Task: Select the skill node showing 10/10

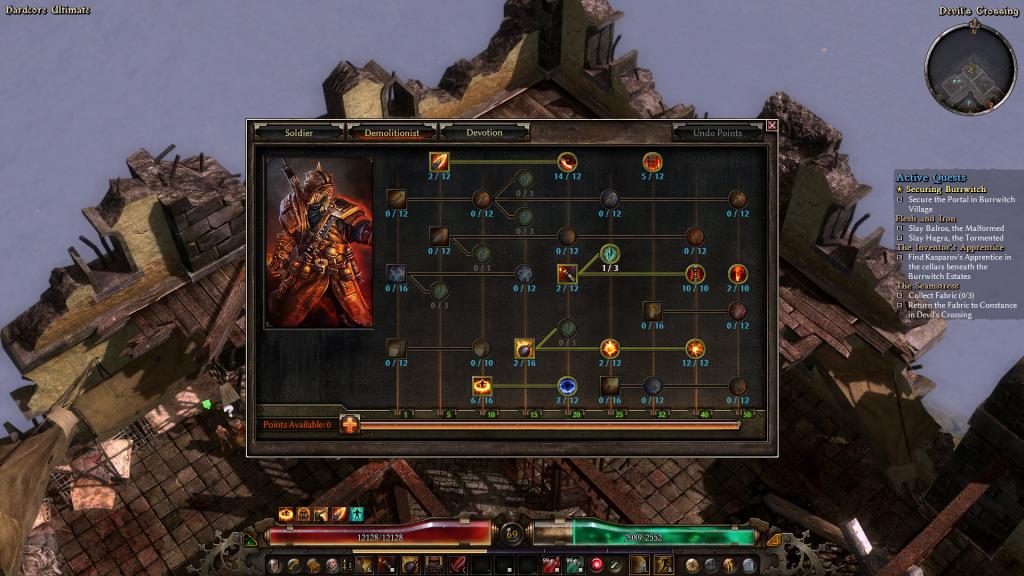Action: coord(695,274)
